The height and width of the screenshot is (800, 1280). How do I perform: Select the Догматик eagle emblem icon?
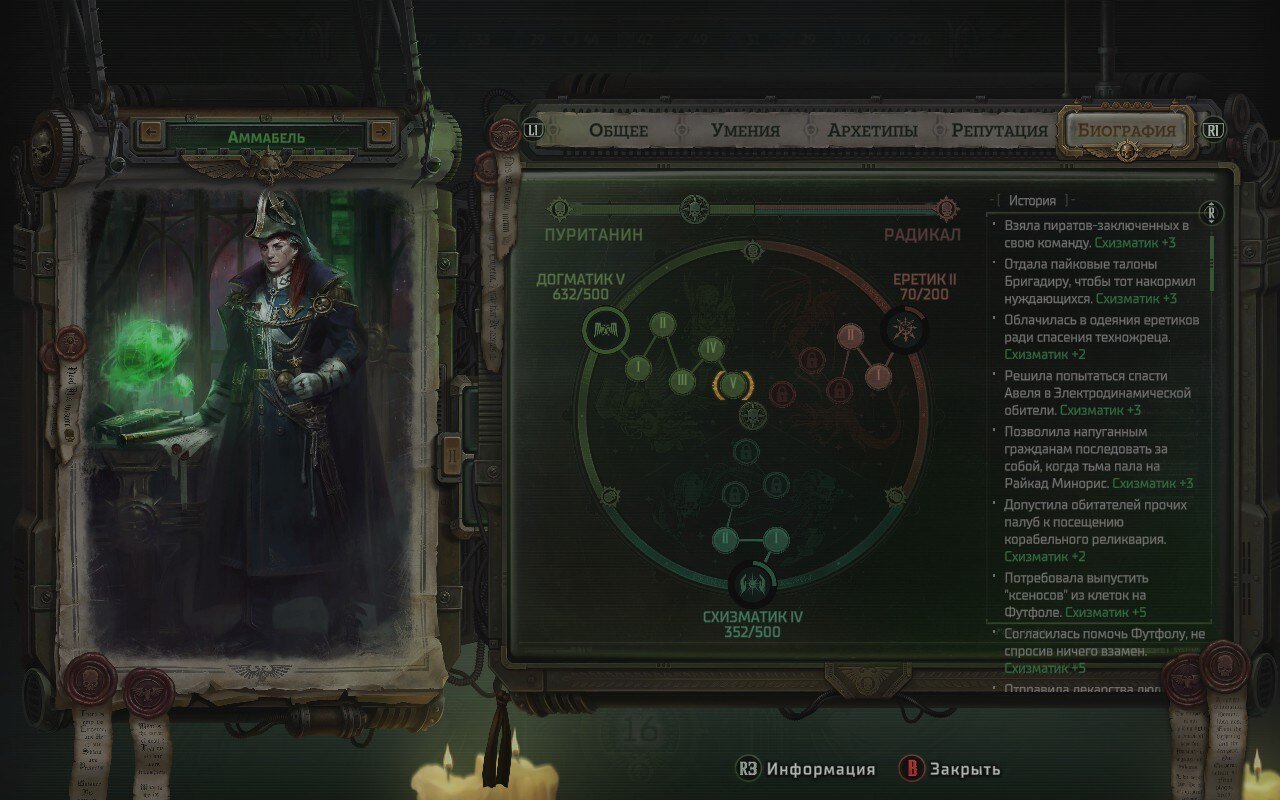click(x=607, y=329)
